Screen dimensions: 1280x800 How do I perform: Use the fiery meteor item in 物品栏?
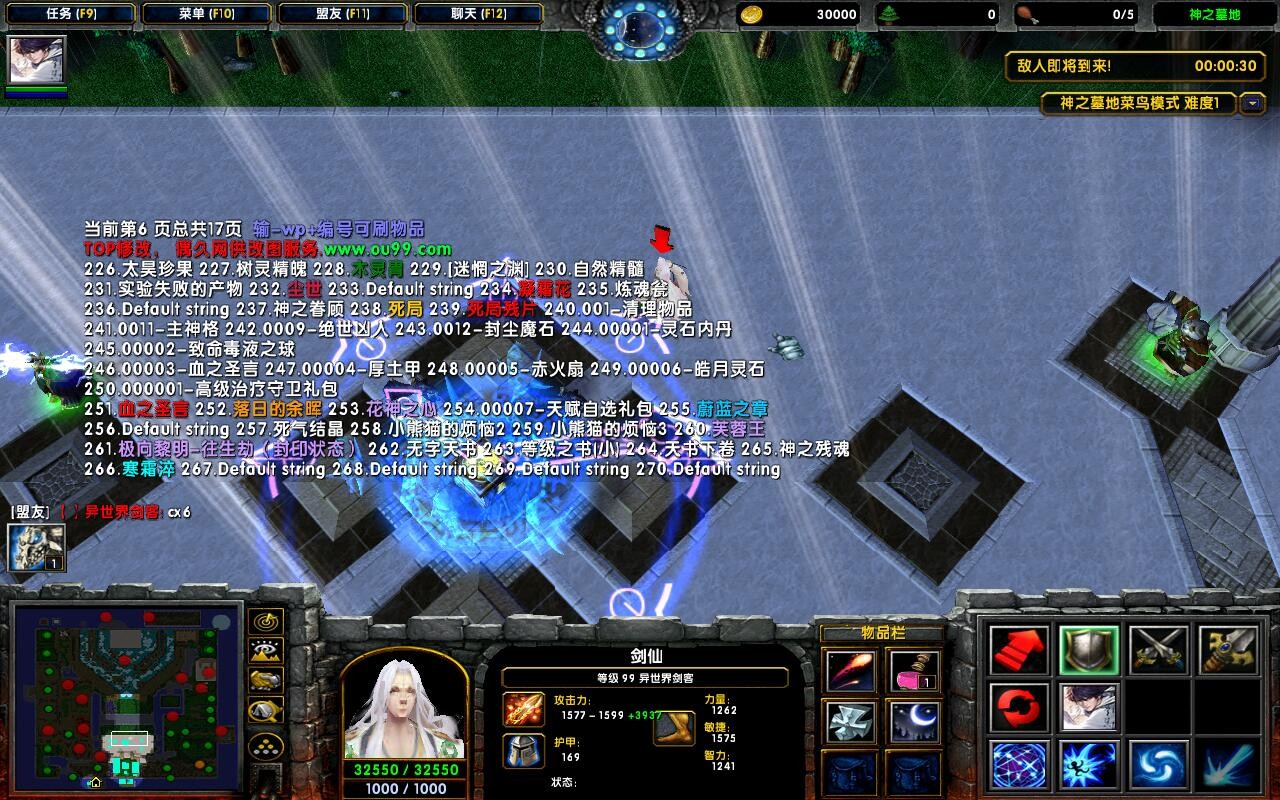[850, 671]
